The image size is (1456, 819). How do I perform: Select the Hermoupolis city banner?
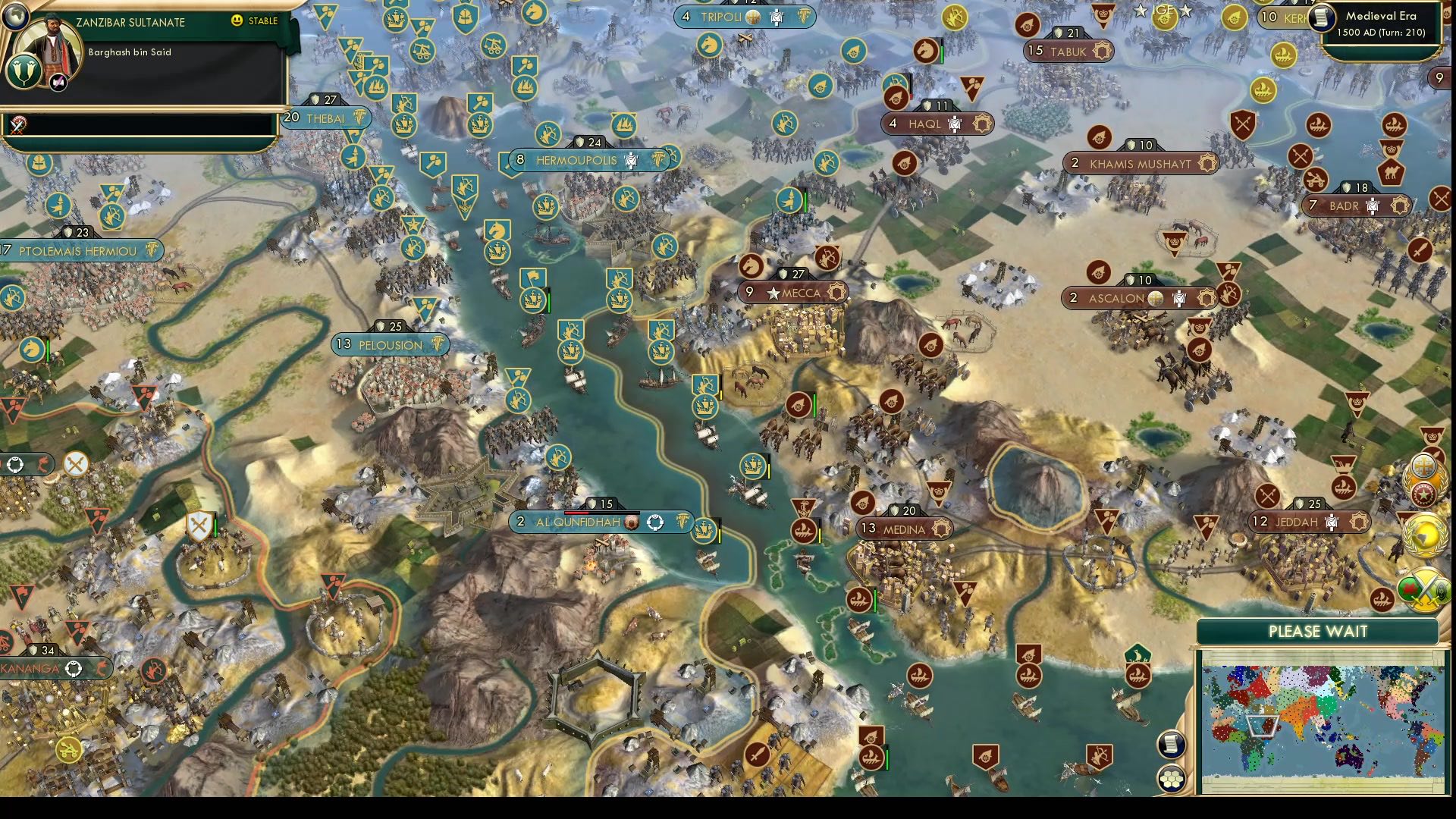pos(576,159)
